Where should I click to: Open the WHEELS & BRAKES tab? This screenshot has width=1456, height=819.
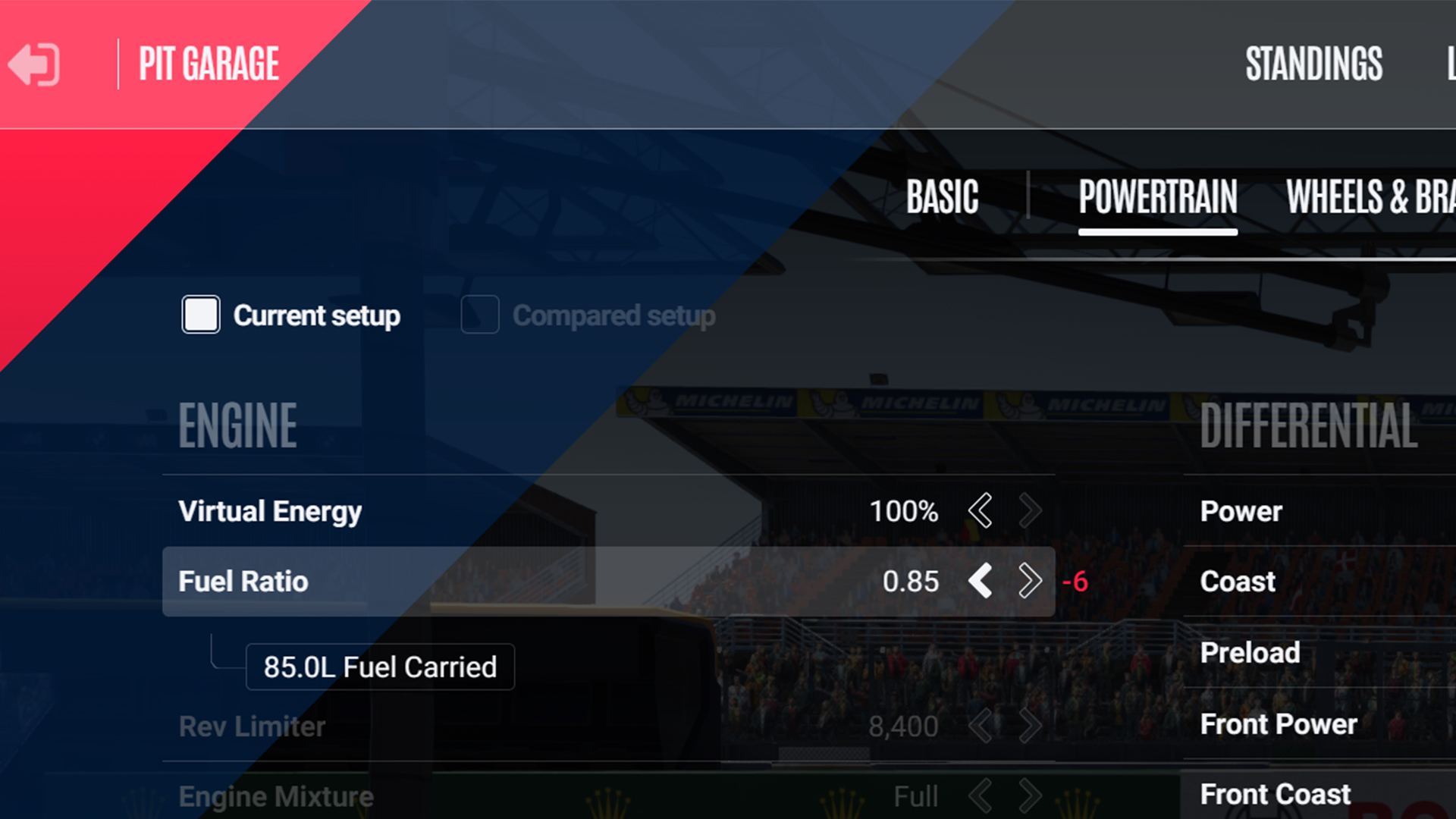(x=1373, y=196)
